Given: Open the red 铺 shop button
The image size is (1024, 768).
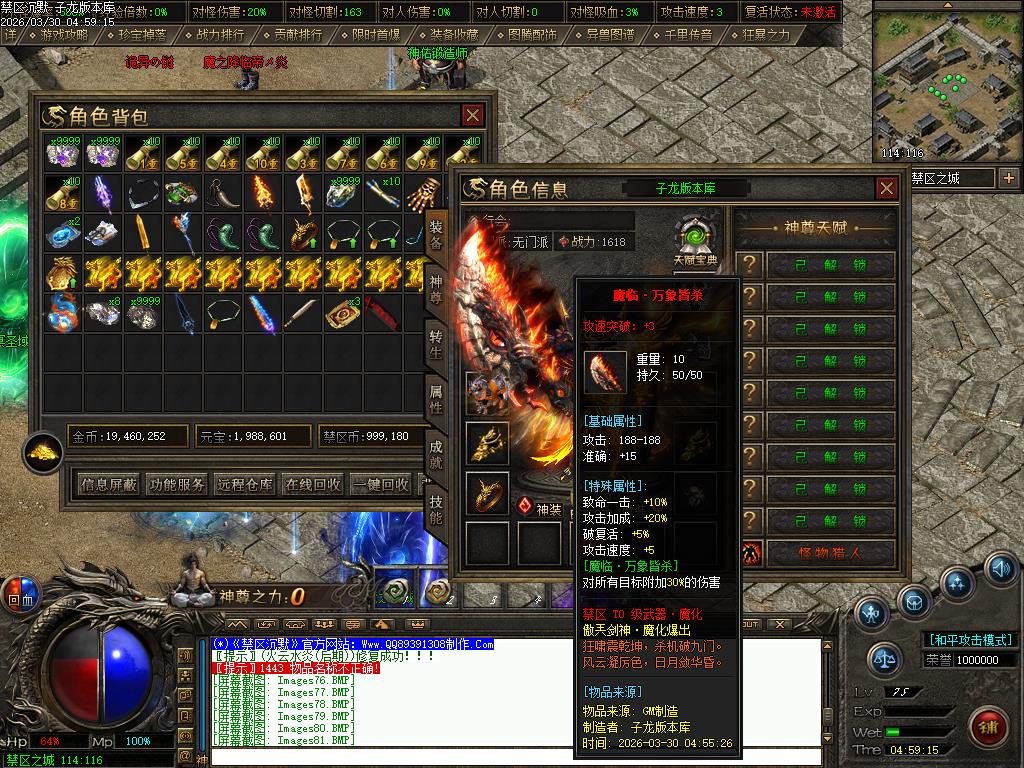Looking at the screenshot, I should tap(989, 724).
